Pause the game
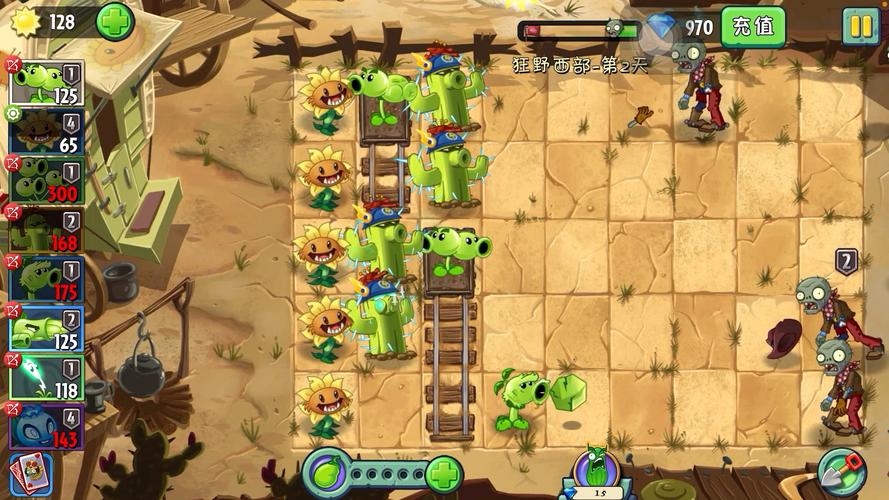The width and height of the screenshot is (889, 500). click(859, 26)
